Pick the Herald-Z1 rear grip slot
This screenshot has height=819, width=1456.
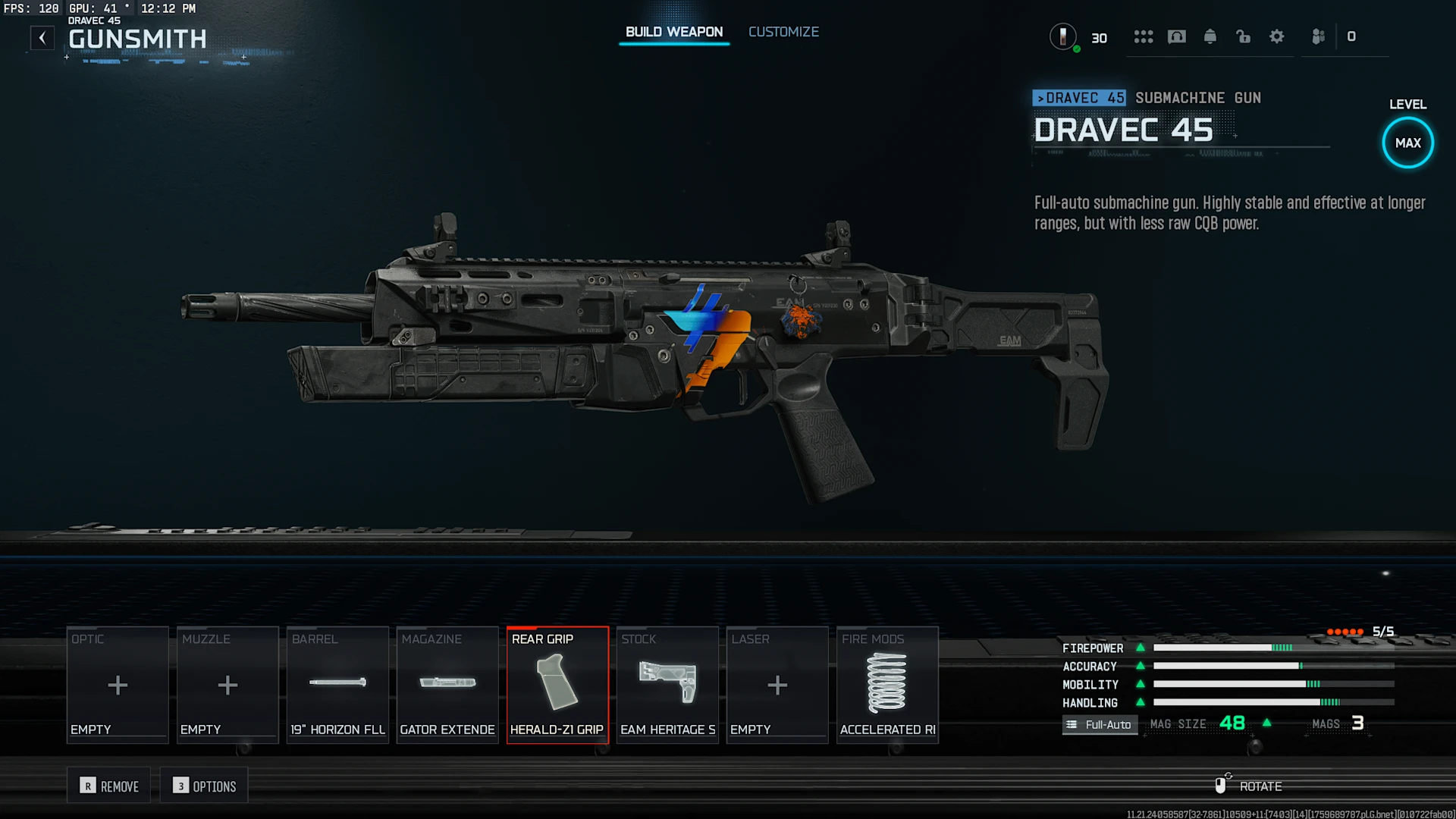557,685
